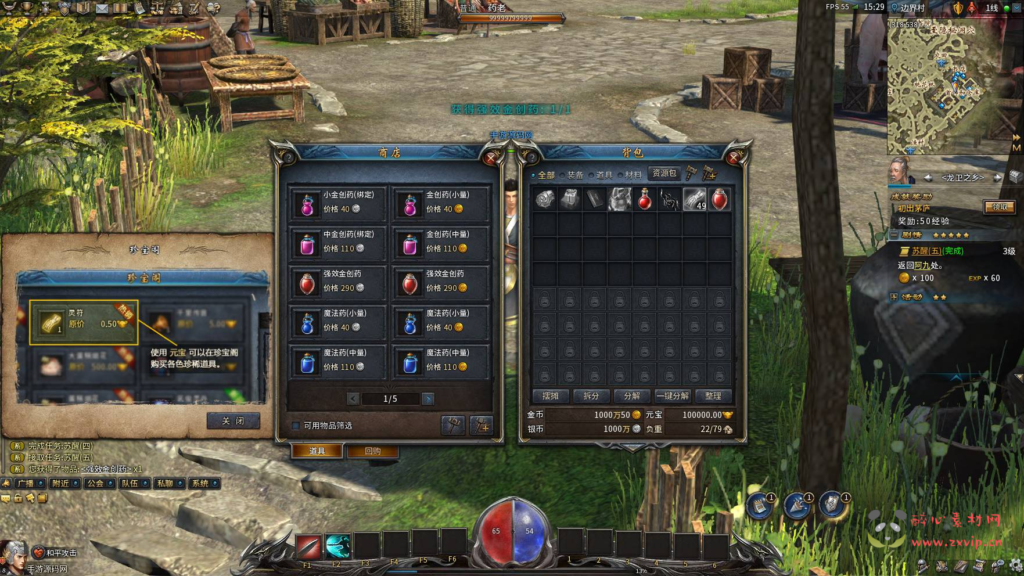Screen dimensions: 1024x576
Task: Click the 整理 sort button
Action: (x=713, y=395)
